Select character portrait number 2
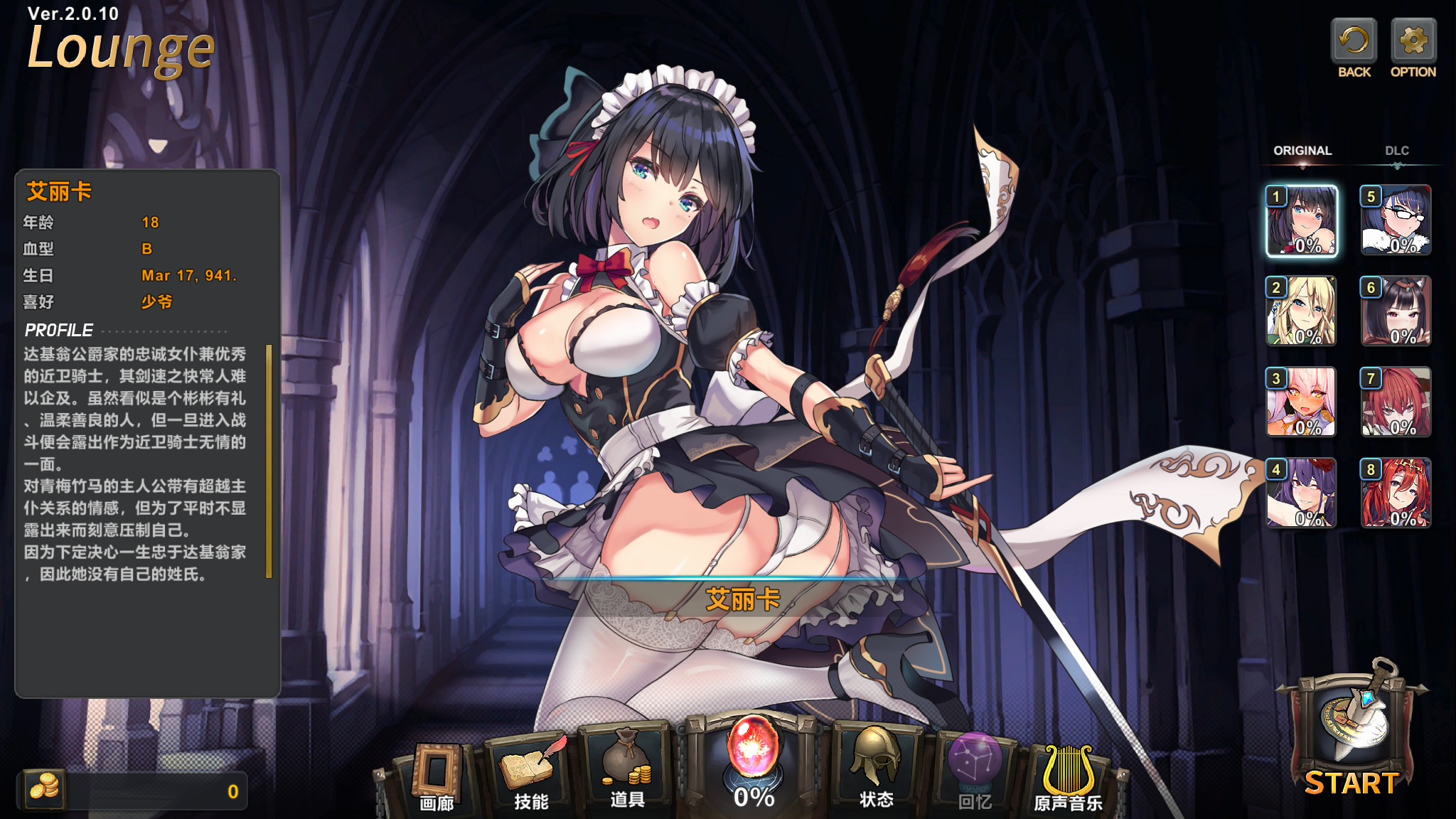1456x819 pixels. 1302,311
